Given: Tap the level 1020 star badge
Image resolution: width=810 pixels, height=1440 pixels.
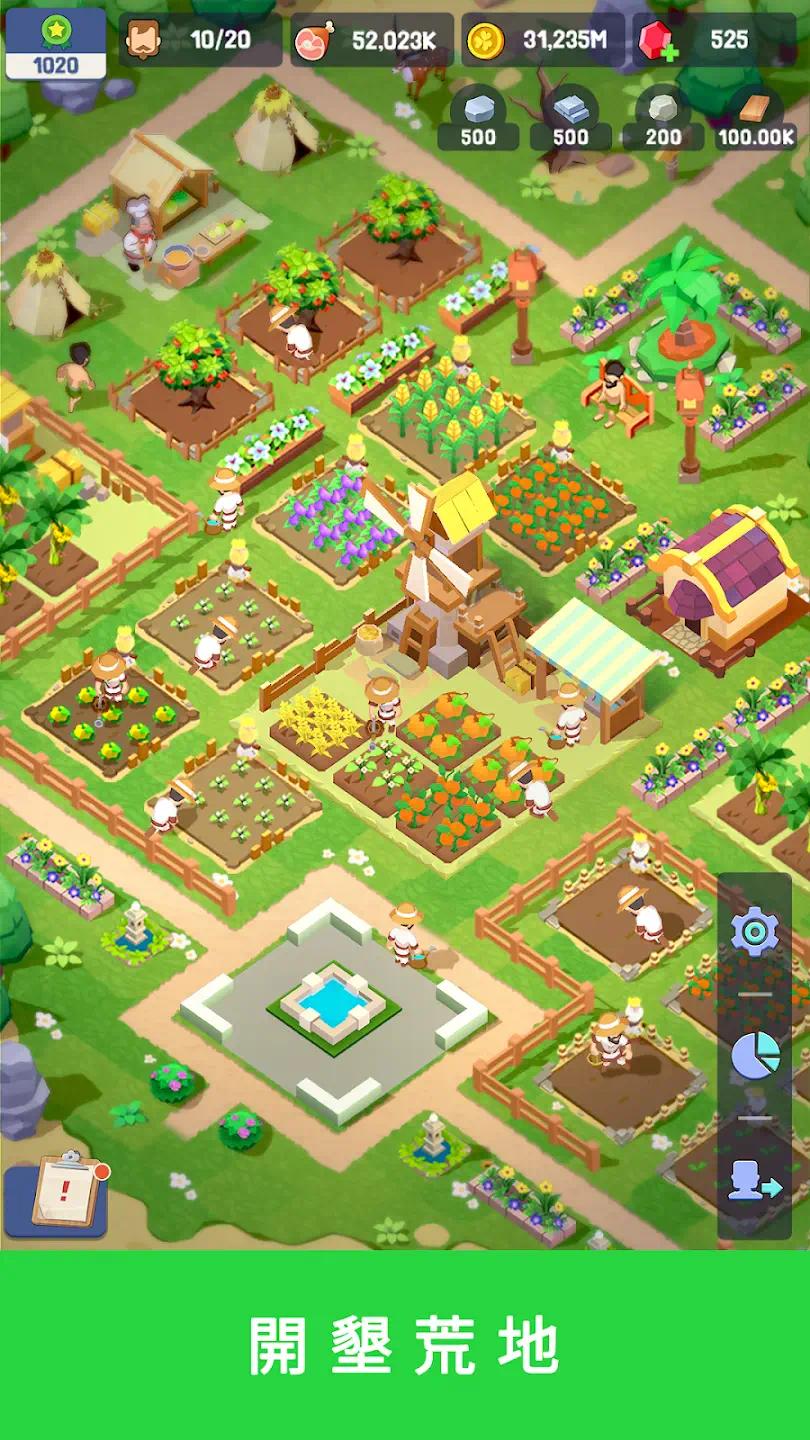Looking at the screenshot, I should (x=56, y=43).
